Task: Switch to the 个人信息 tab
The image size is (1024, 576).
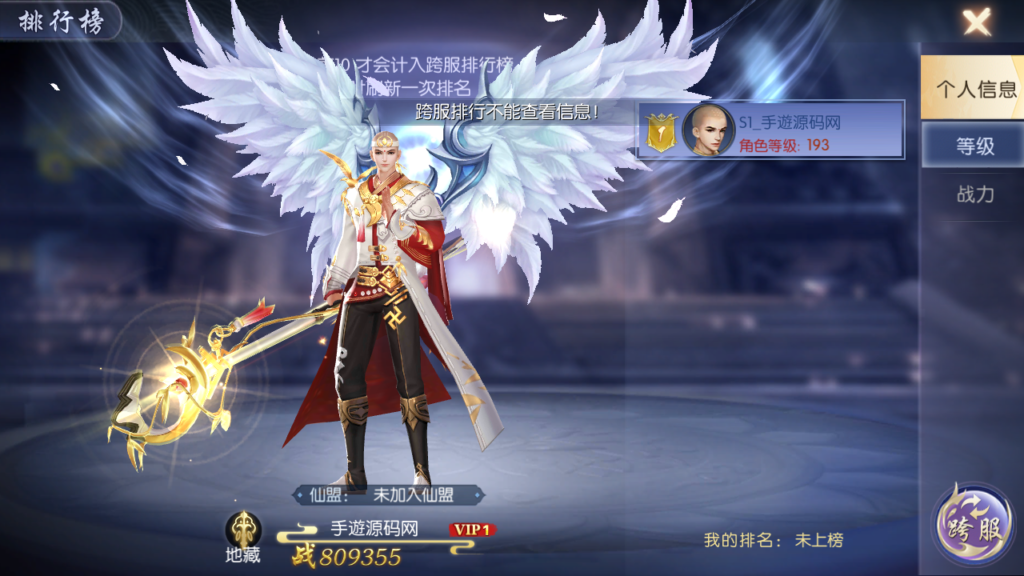Action: tap(975, 88)
